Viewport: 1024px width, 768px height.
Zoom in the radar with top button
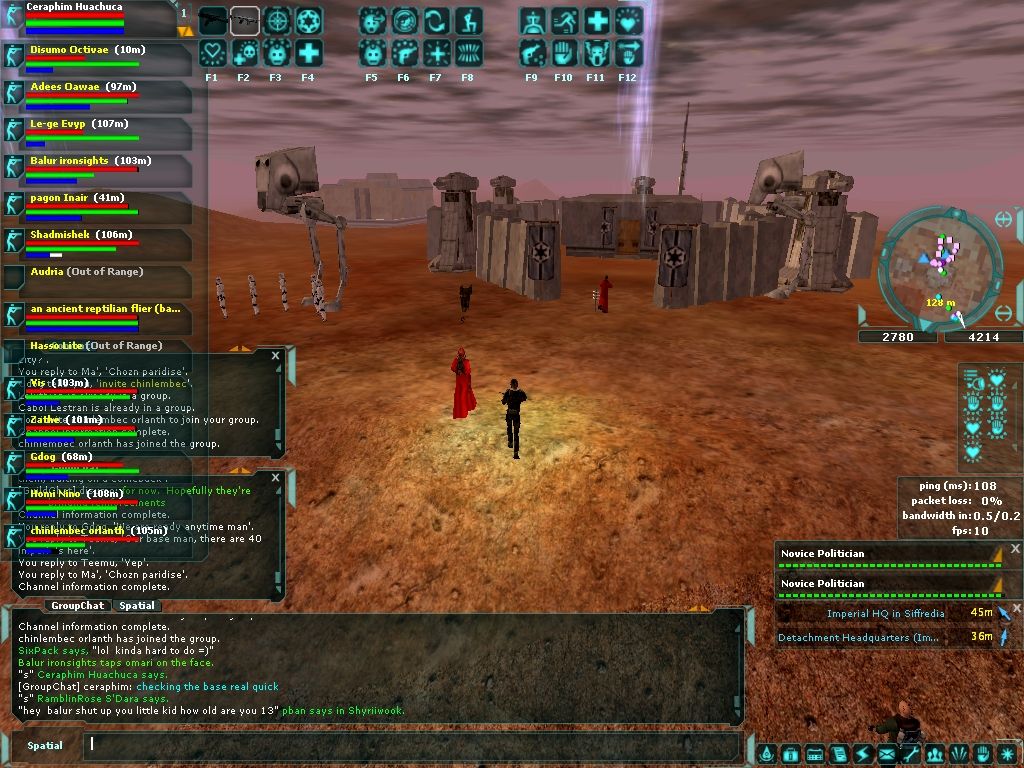point(1004,219)
